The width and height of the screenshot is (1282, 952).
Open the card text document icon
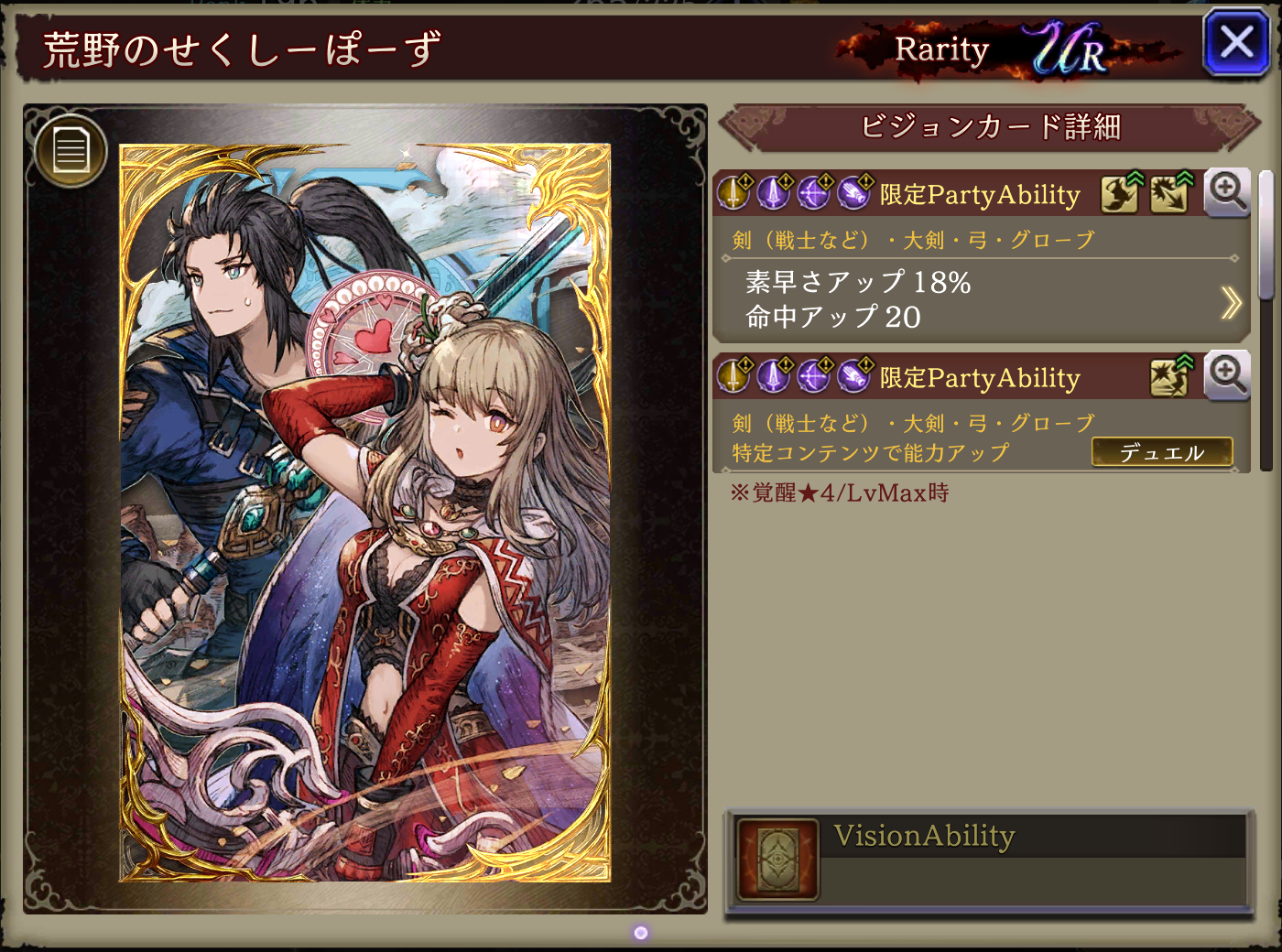coord(71,150)
